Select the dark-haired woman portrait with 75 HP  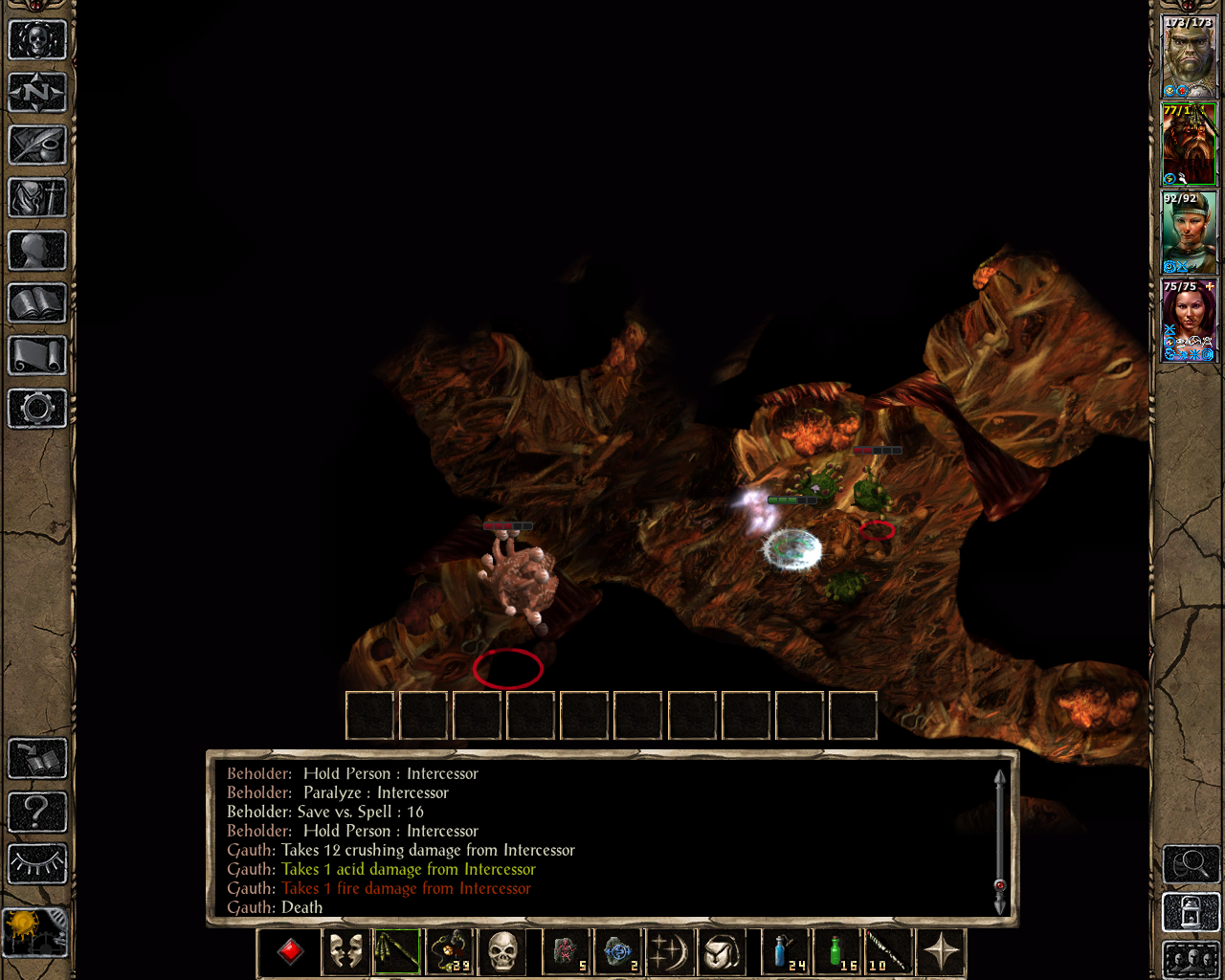click(1189, 321)
